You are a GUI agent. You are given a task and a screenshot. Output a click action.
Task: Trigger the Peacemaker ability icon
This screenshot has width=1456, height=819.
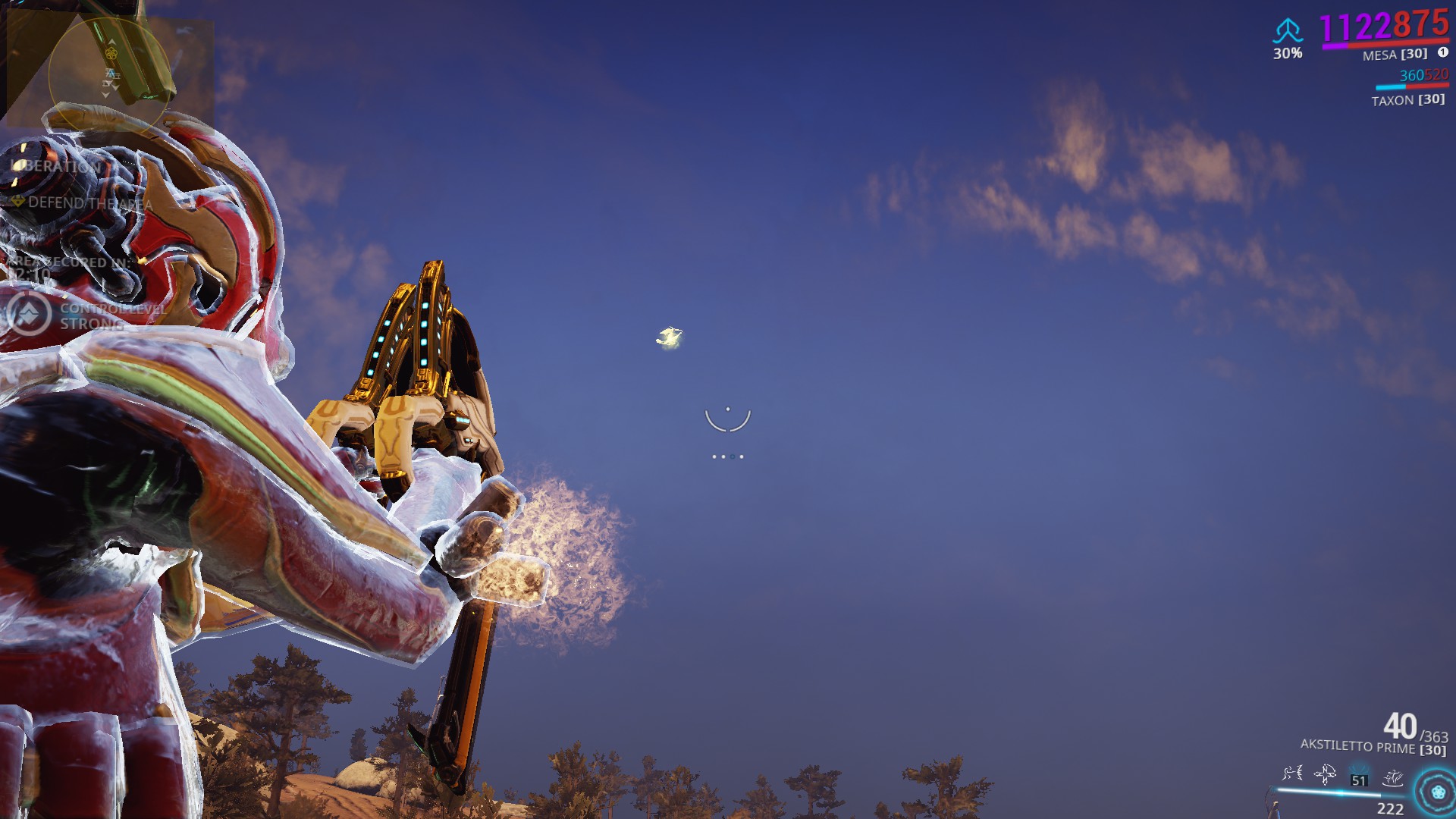tap(1392, 778)
